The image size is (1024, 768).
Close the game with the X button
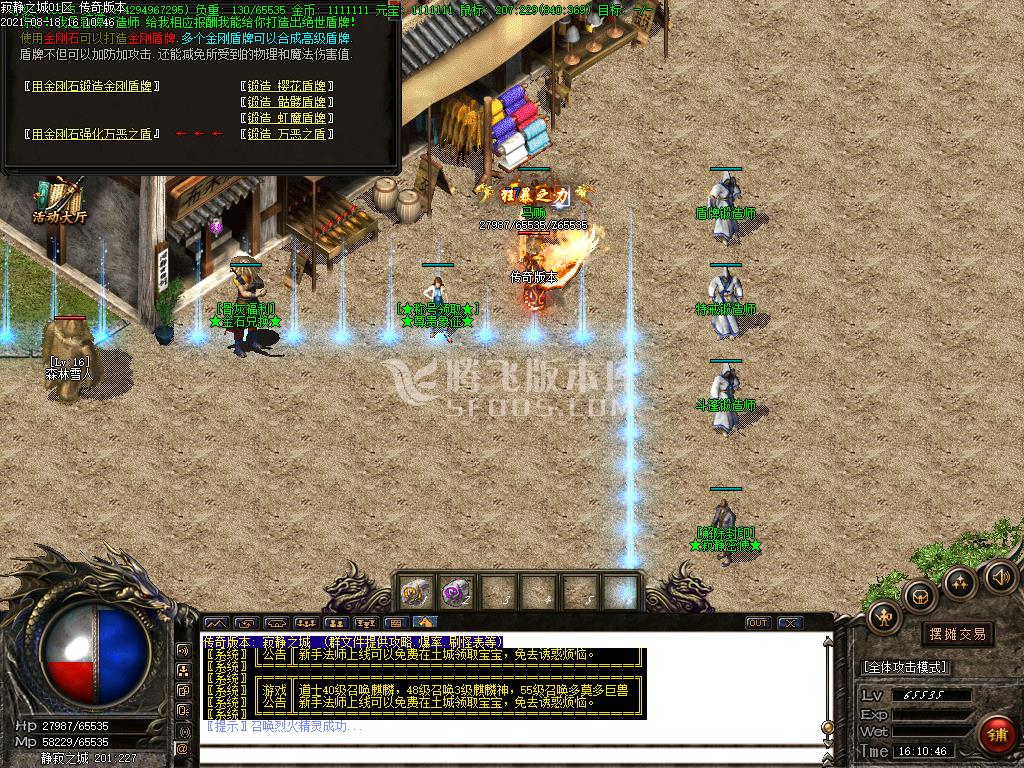pos(791,623)
